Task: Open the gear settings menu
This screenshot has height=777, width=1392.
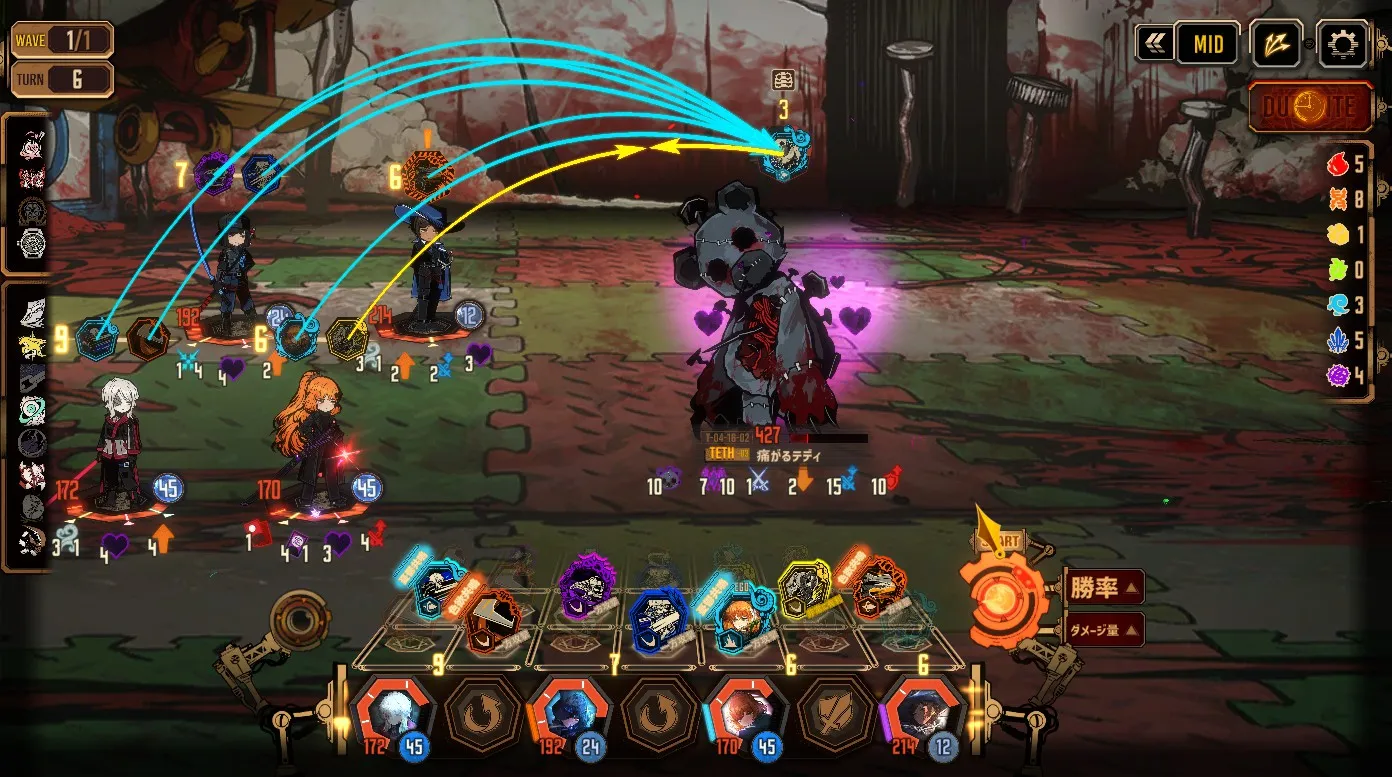Action: [x=1342, y=44]
